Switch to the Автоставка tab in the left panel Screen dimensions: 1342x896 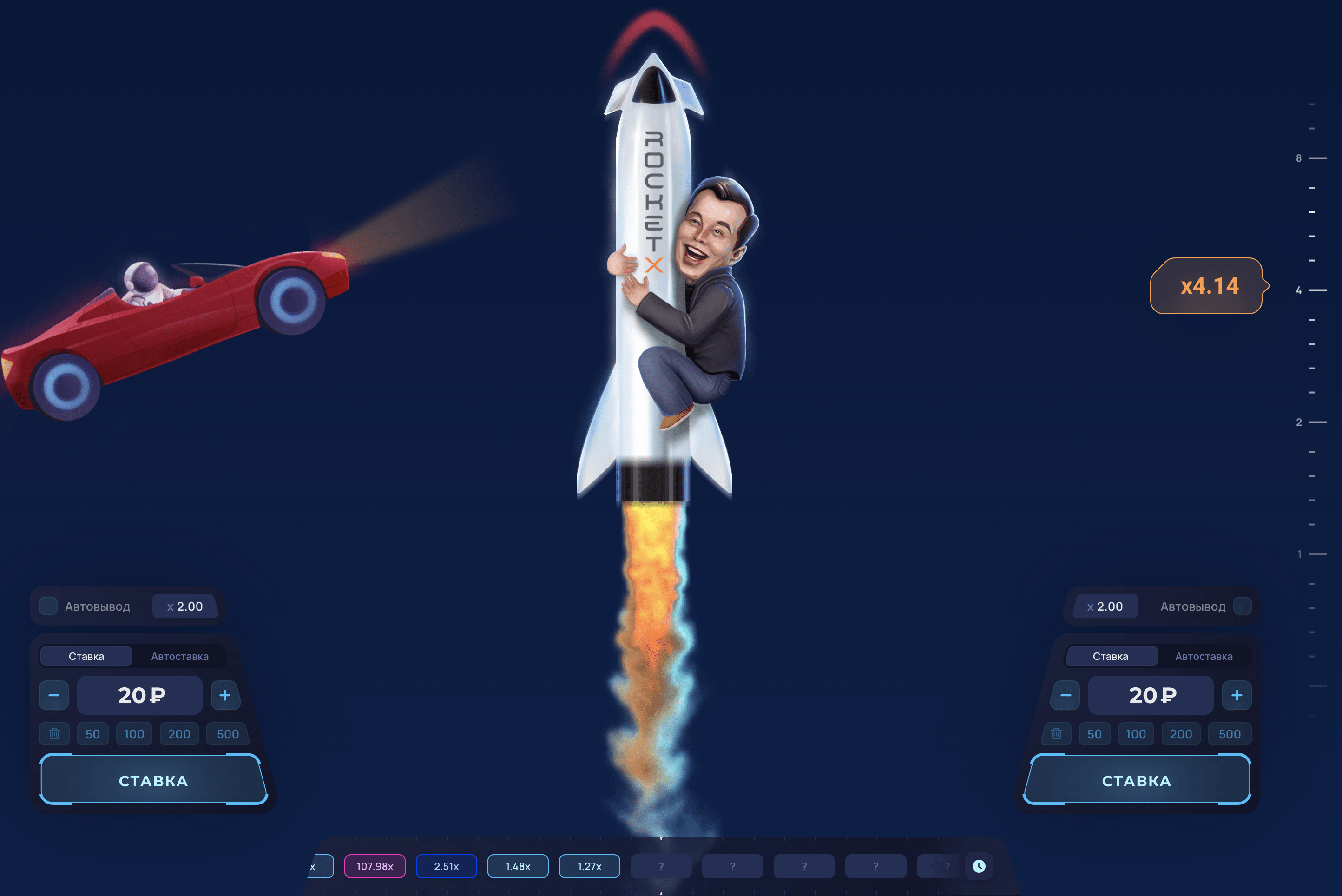tap(179, 656)
